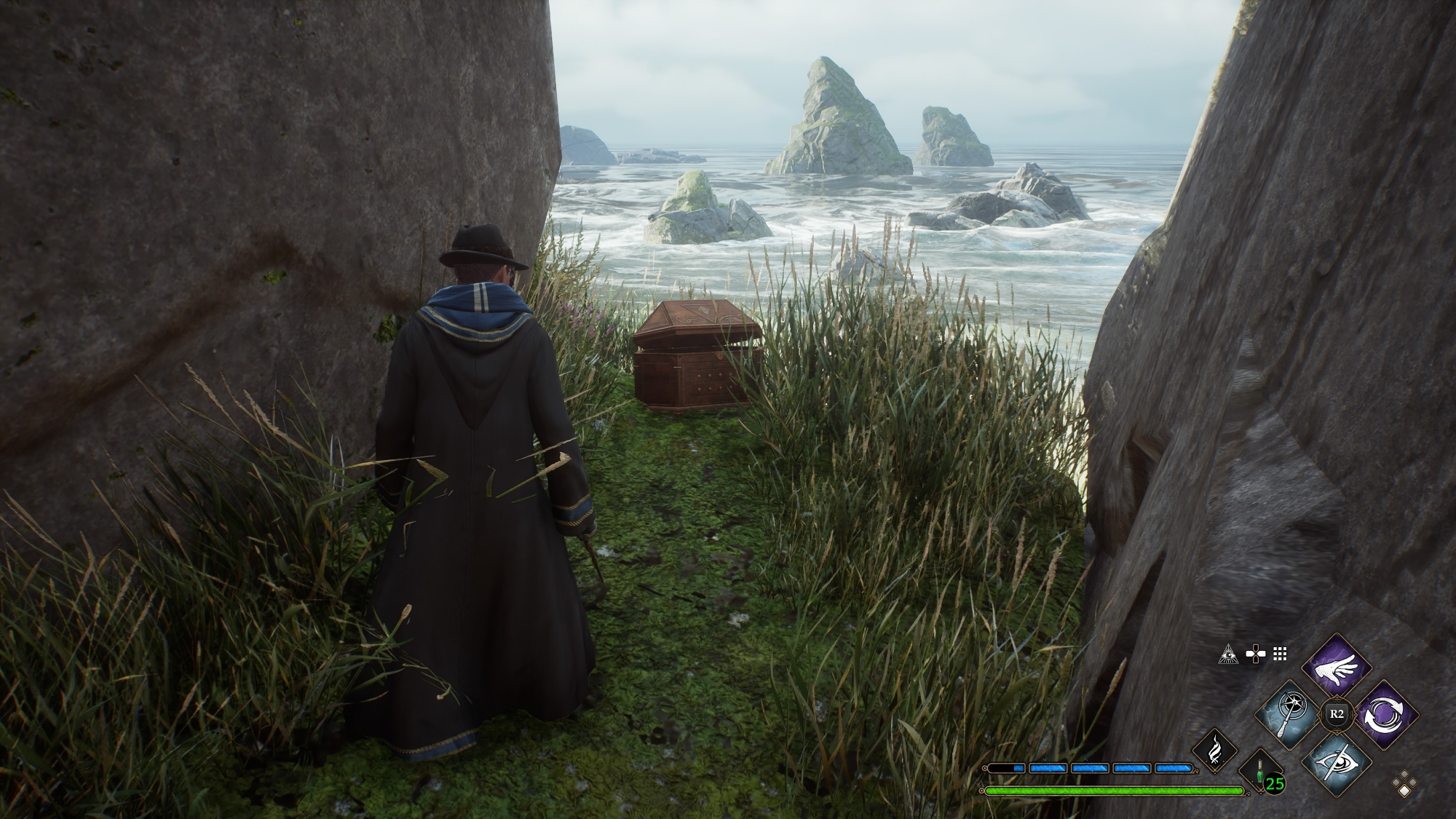The width and height of the screenshot is (1456, 819).
Task: Cast the Accio hand spell
Action: (x=1336, y=666)
